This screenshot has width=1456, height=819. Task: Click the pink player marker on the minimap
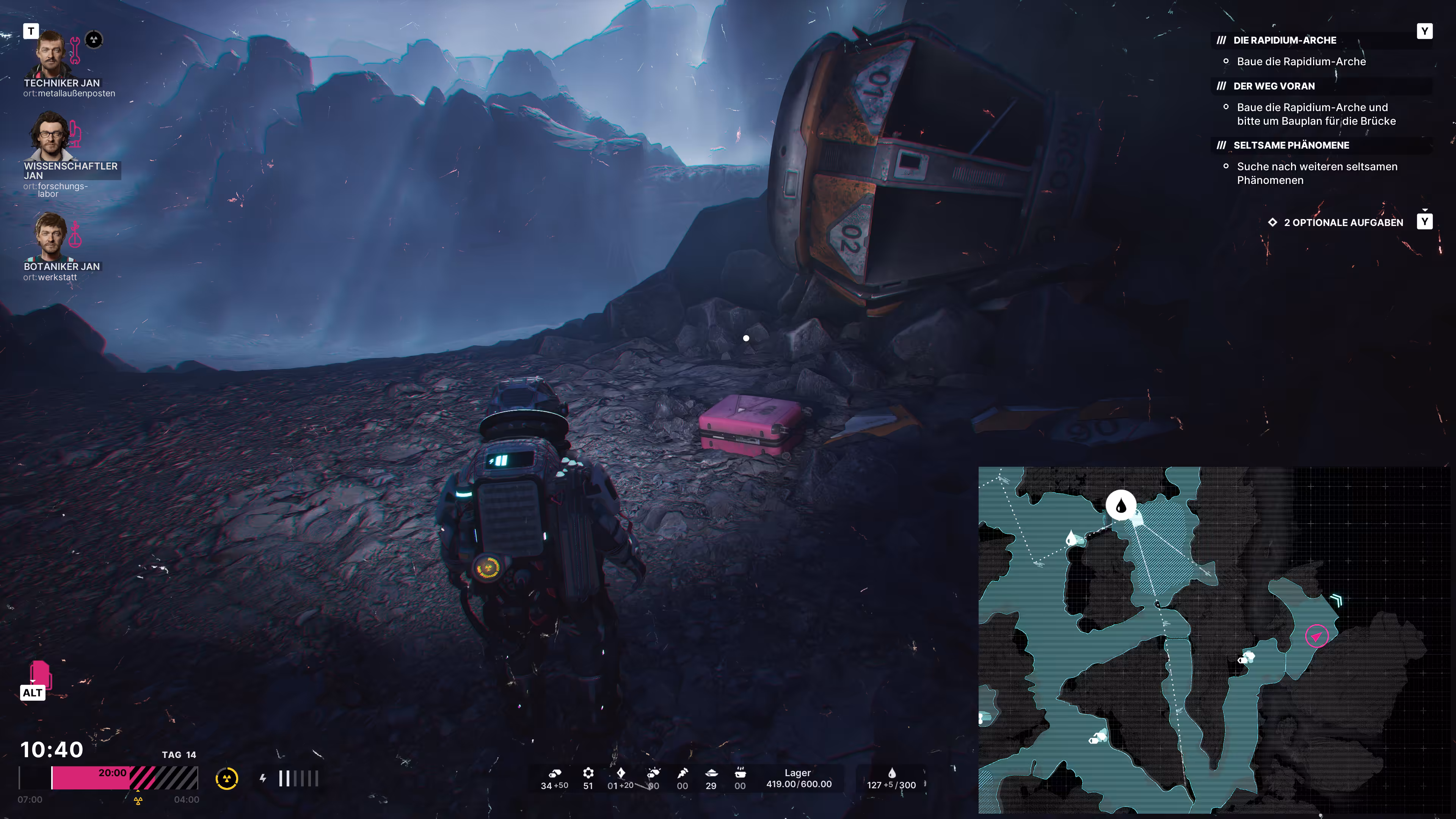click(x=1316, y=637)
